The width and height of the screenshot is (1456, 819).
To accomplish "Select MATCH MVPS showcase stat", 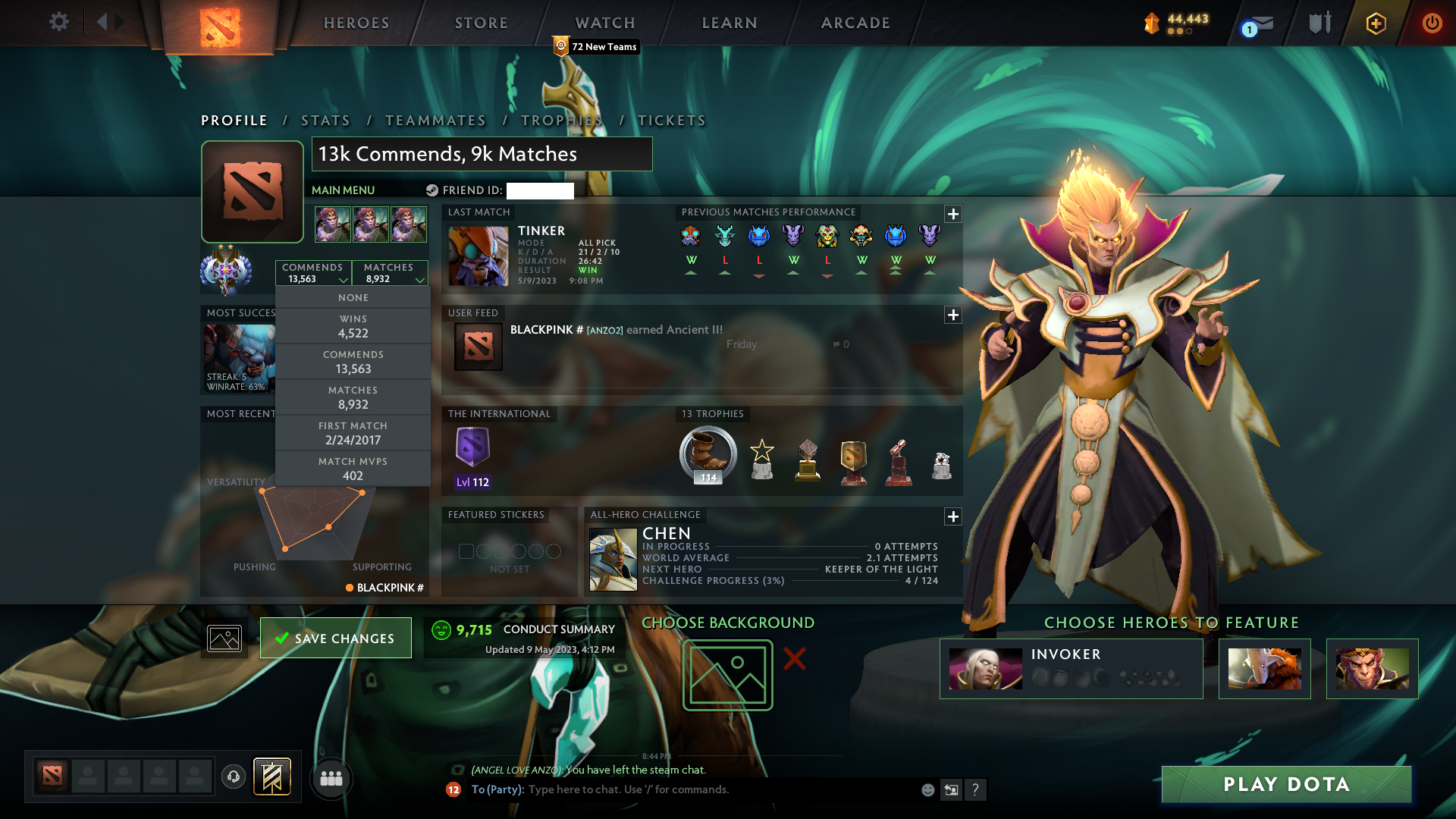I will [x=353, y=468].
